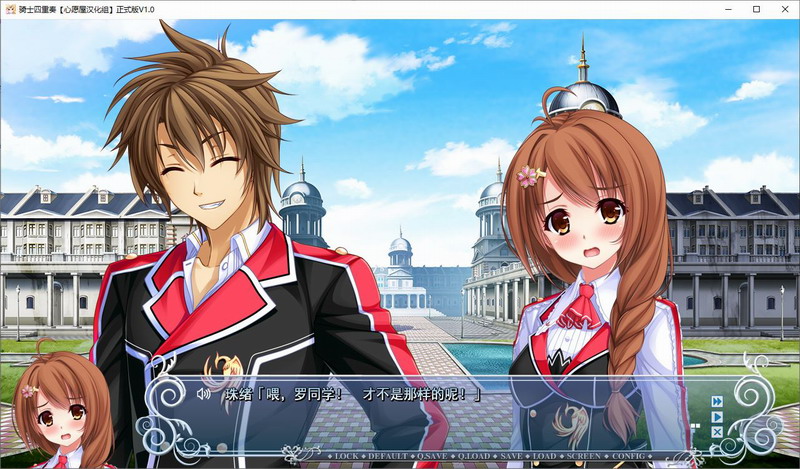Click LOCK in the bottom menu bar
The height and width of the screenshot is (469, 800).
347,456
